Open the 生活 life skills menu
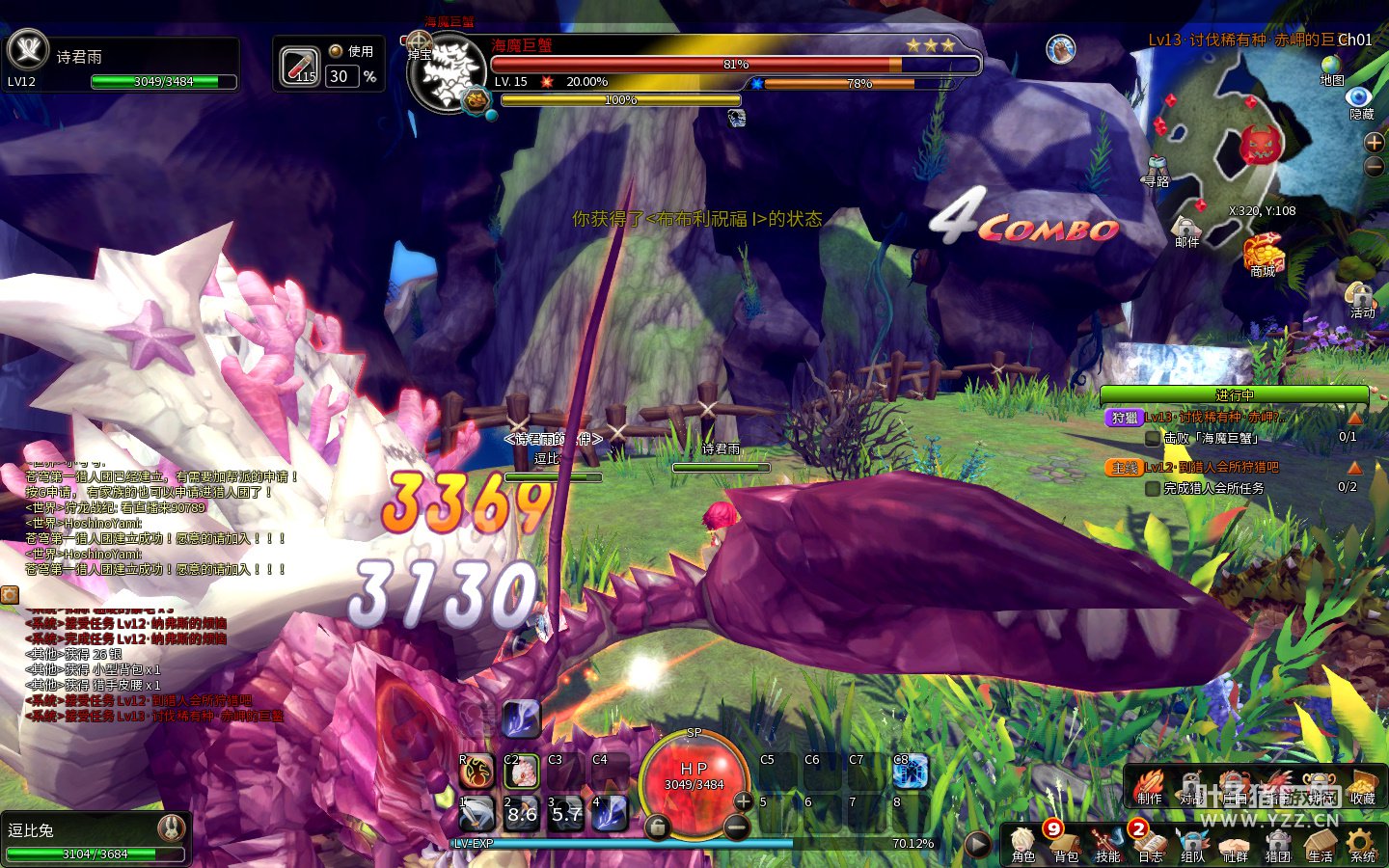The width and height of the screenshot is (1389, 868). click(1321, 845)
